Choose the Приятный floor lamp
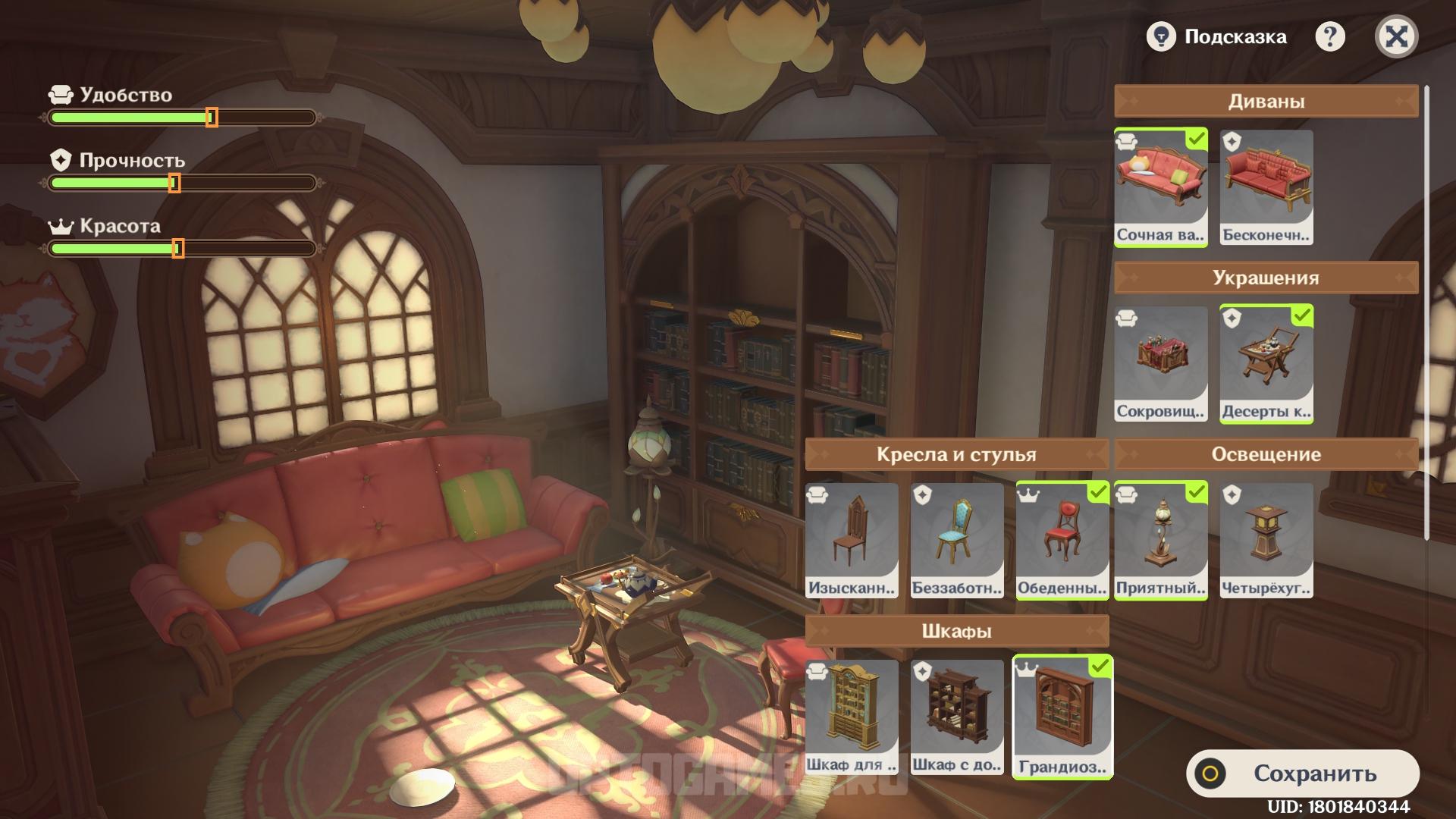1456x819 pixels. [x=1160, y=540]
